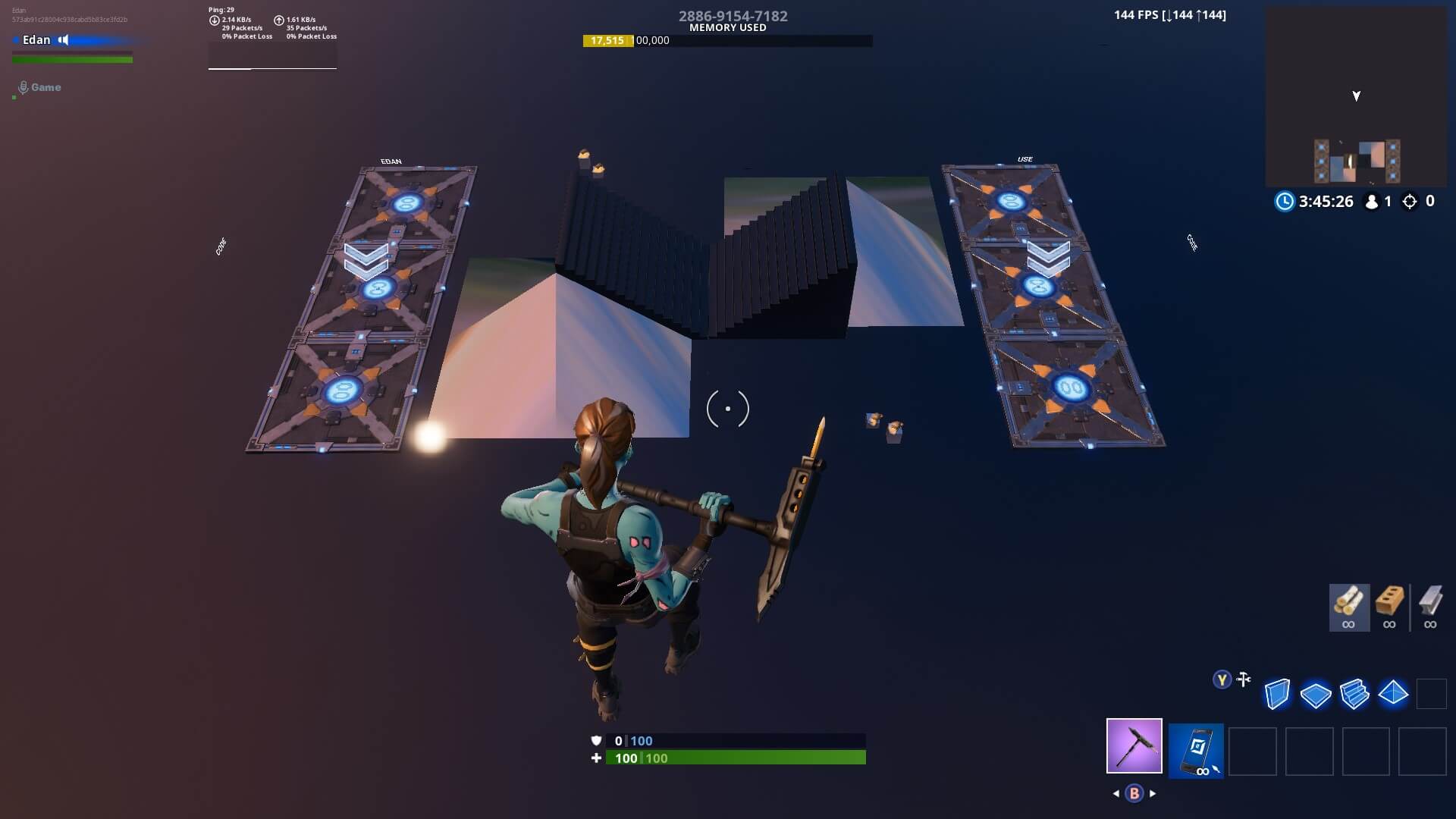Select the stairs build piece icon
Screen dimensions: 1456x819
1355,693
